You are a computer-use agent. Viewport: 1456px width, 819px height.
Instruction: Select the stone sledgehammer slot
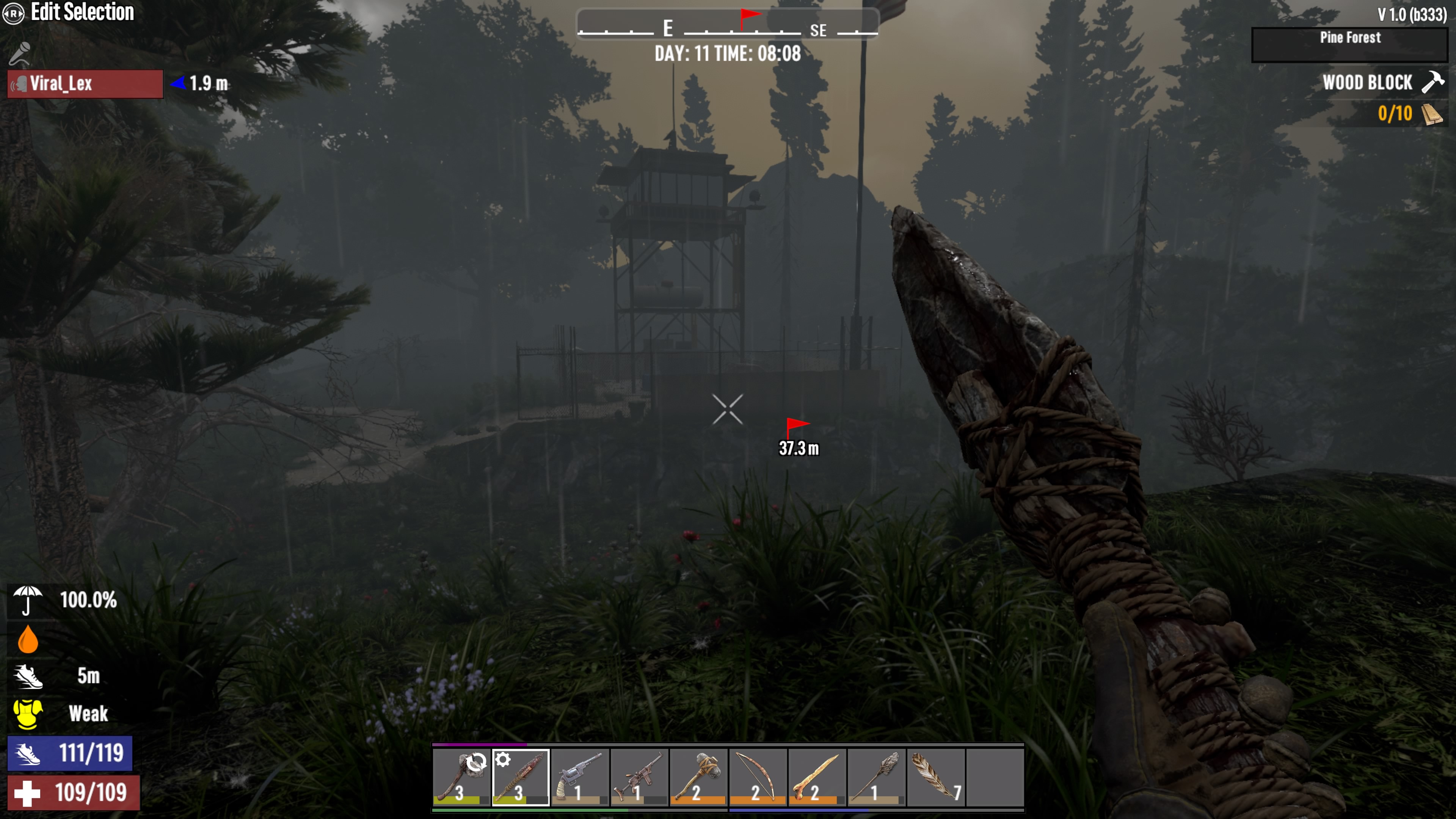[x=698, y=777]
